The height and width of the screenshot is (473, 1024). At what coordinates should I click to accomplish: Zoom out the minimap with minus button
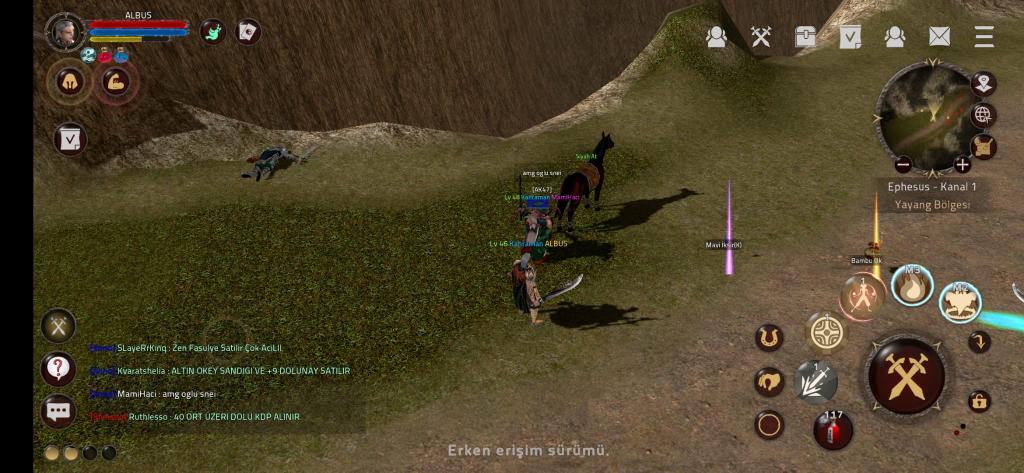click(903, 164)
